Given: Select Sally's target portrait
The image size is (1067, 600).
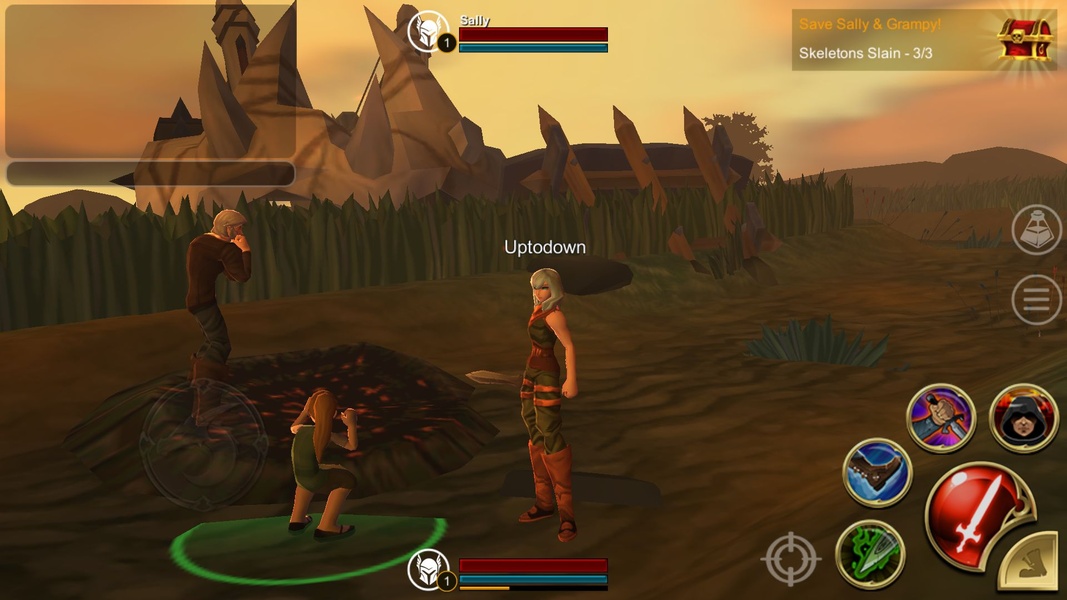Looking at the screenshot, I should (430, 33).
